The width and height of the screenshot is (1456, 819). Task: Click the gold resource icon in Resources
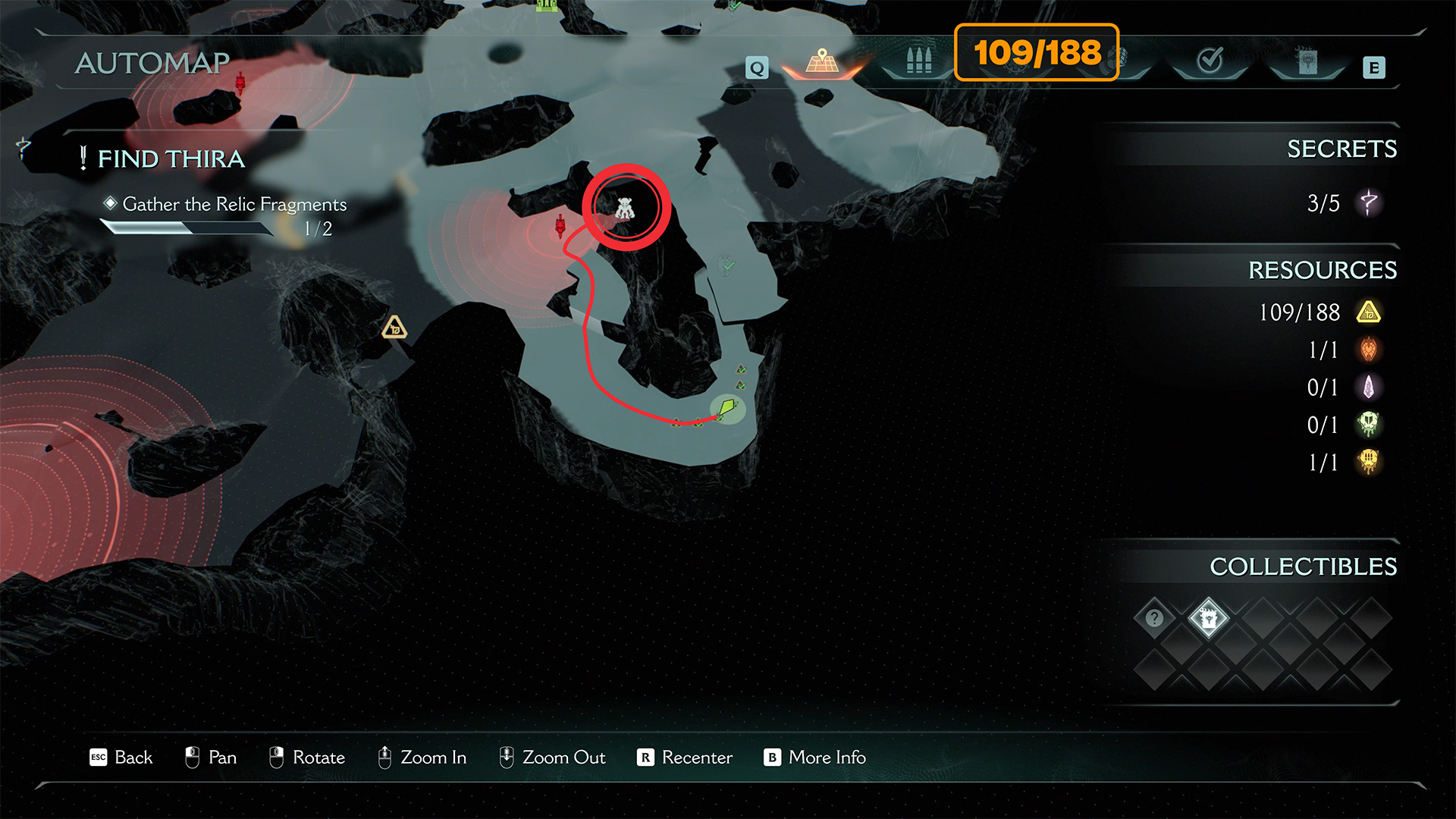tap(1369, 312)
